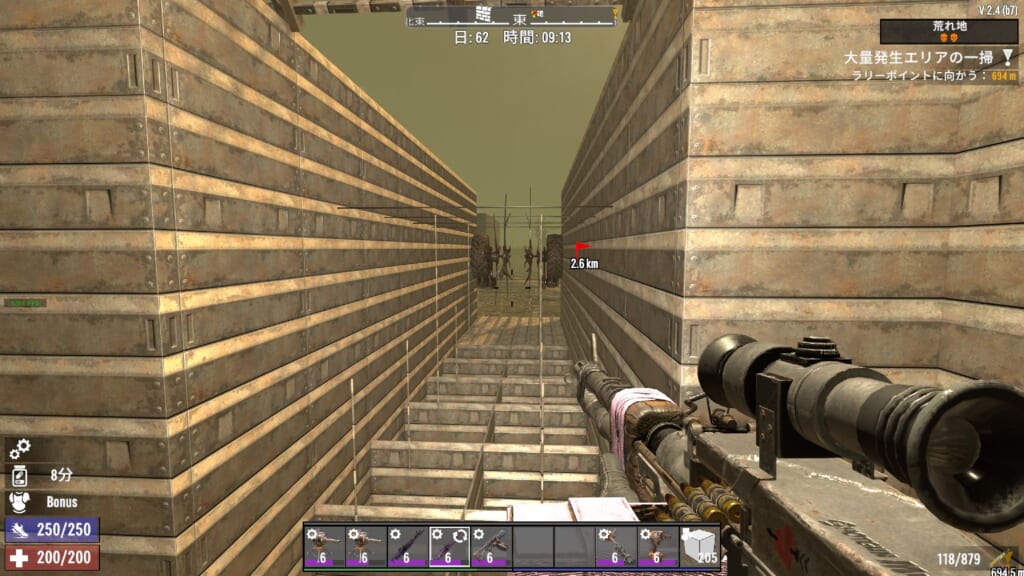Screen dimensions: 1024x576
Task: Click the compass bar at the top
Action: pyautogui.click(x=512, y=15)
